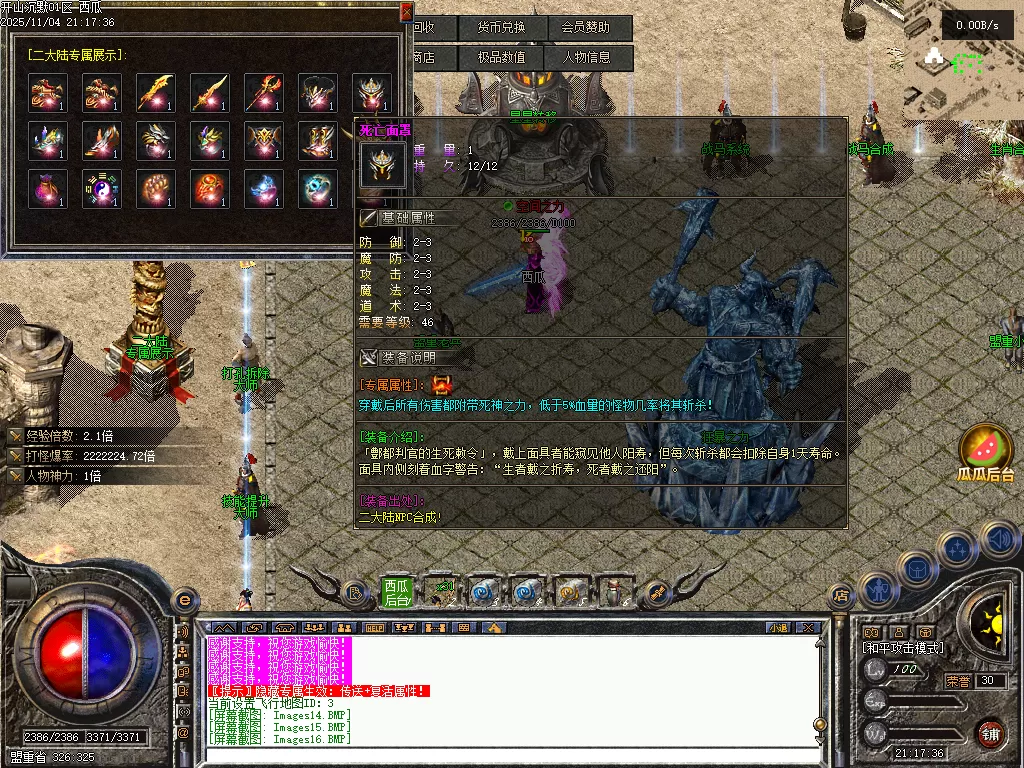Open the 店 shop round button
This screenshot has height=768, width=1024.
pyautogui.click(x=841, y=596)
